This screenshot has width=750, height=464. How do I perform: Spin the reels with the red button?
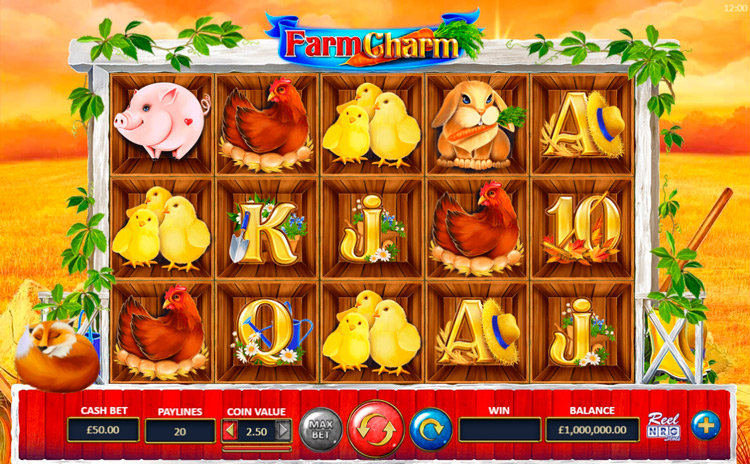coord(376,429)
